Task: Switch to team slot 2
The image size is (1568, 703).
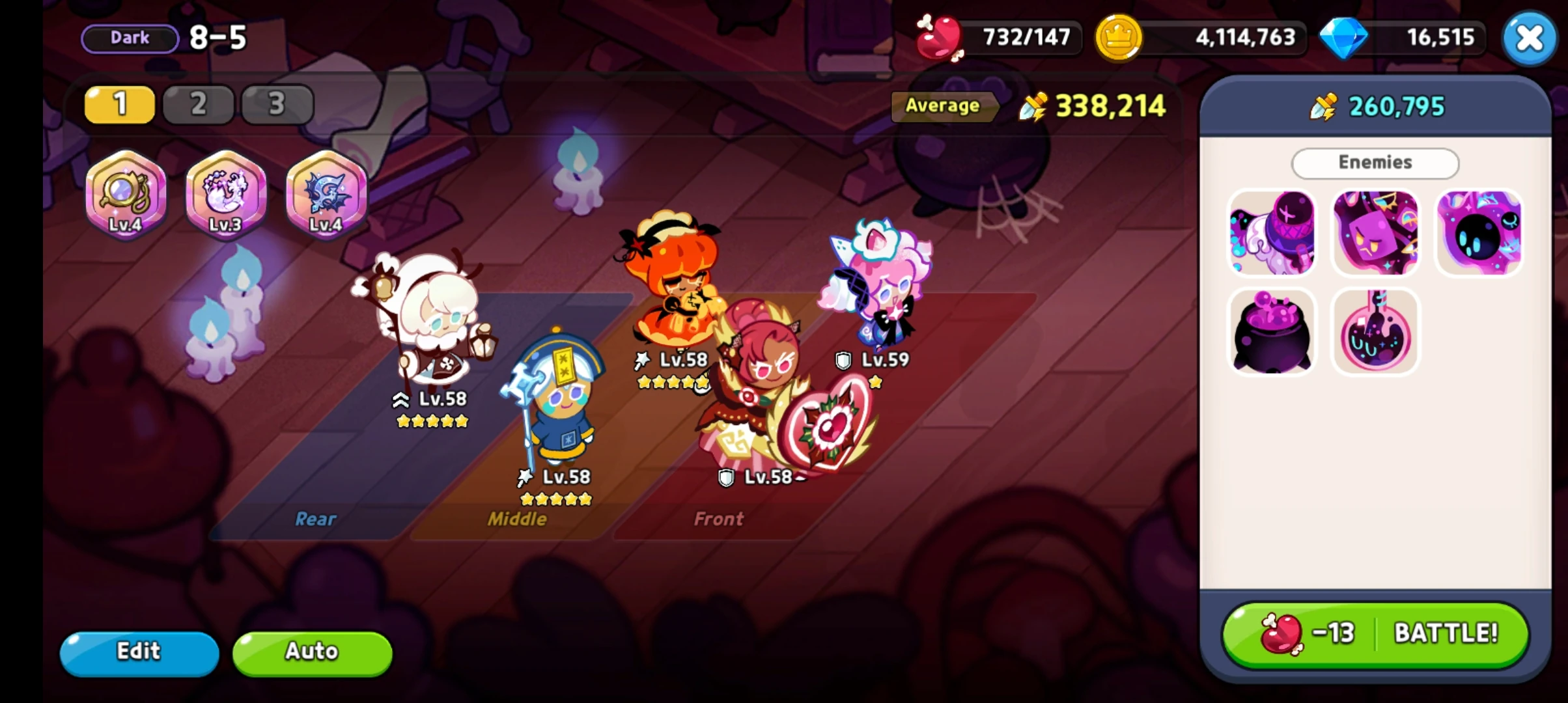Action: tap(198, 104)
